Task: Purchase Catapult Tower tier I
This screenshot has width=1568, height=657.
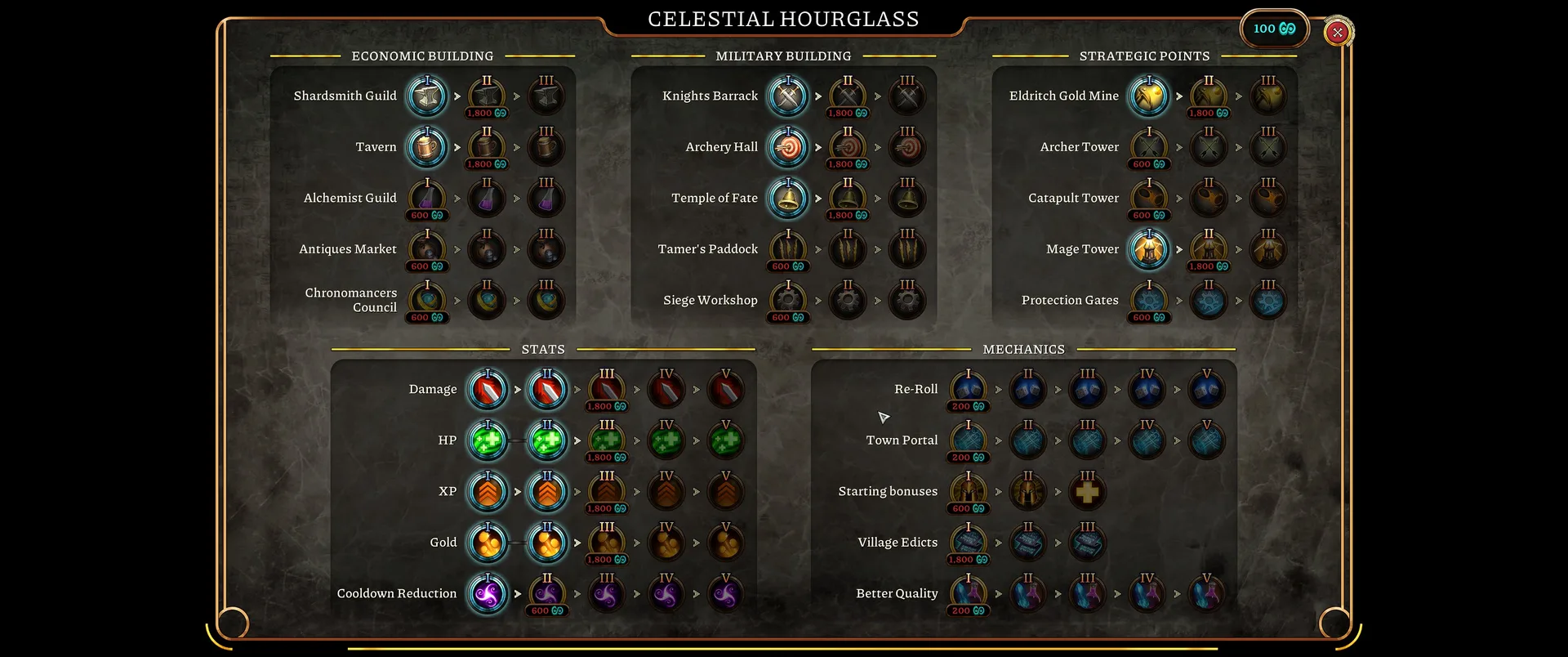Action: 1149,199
